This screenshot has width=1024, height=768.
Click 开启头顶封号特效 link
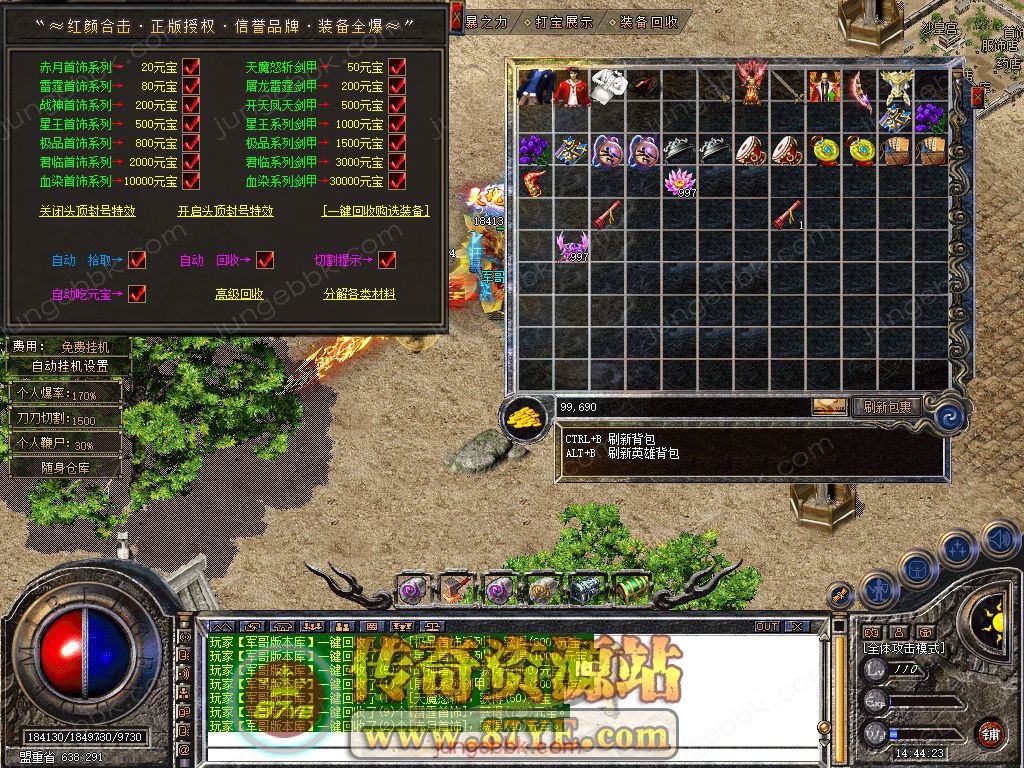pos(225,211)
